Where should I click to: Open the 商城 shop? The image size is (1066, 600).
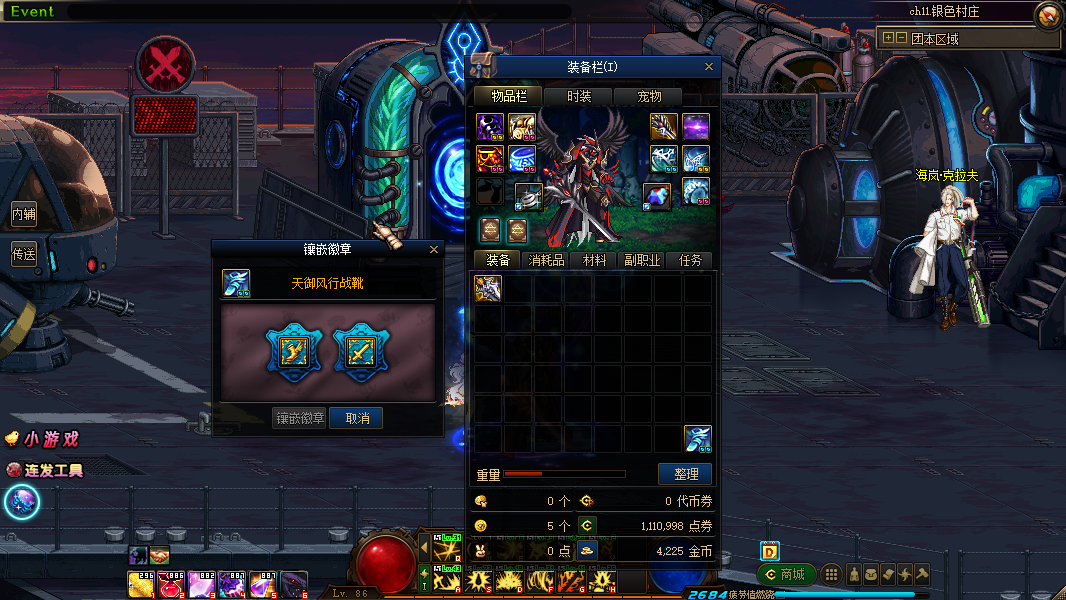pyautogui.click(x=786, y=574)
